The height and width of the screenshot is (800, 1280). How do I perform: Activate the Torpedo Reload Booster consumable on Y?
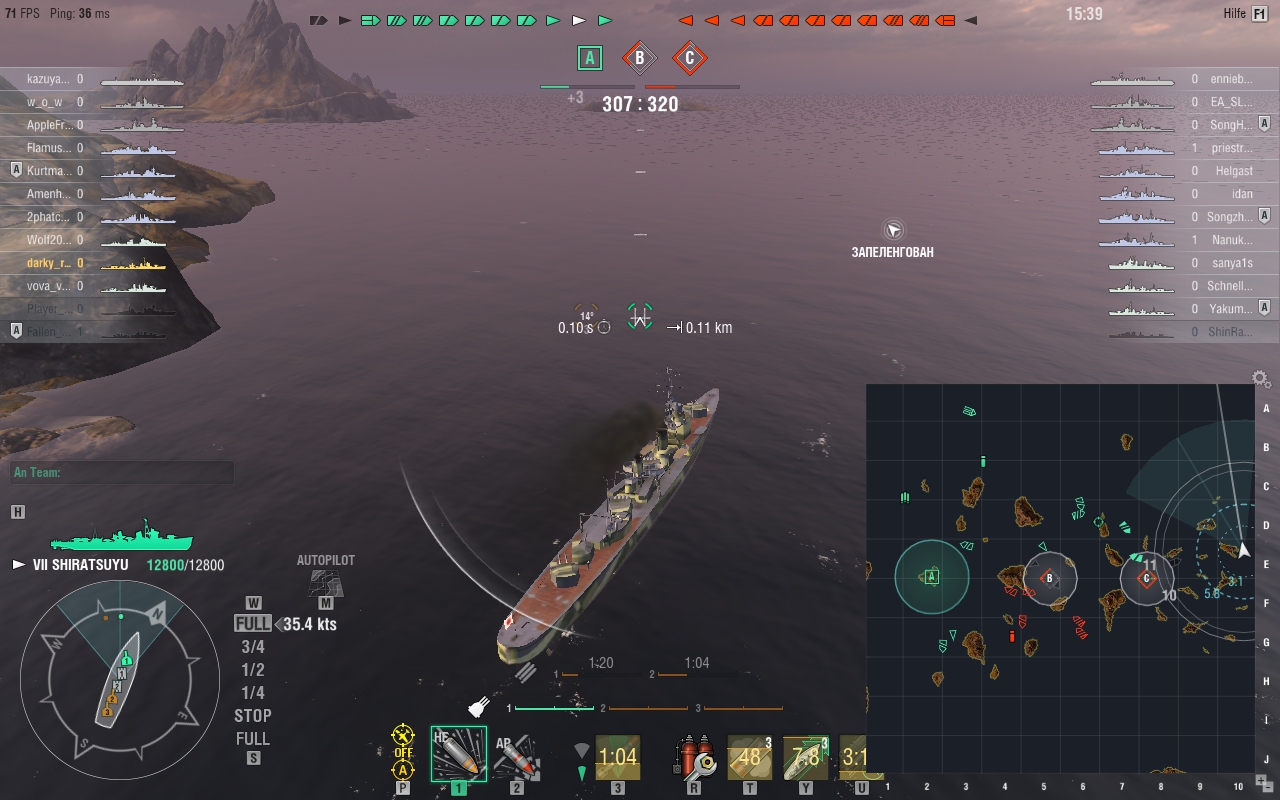click(805, 758)
